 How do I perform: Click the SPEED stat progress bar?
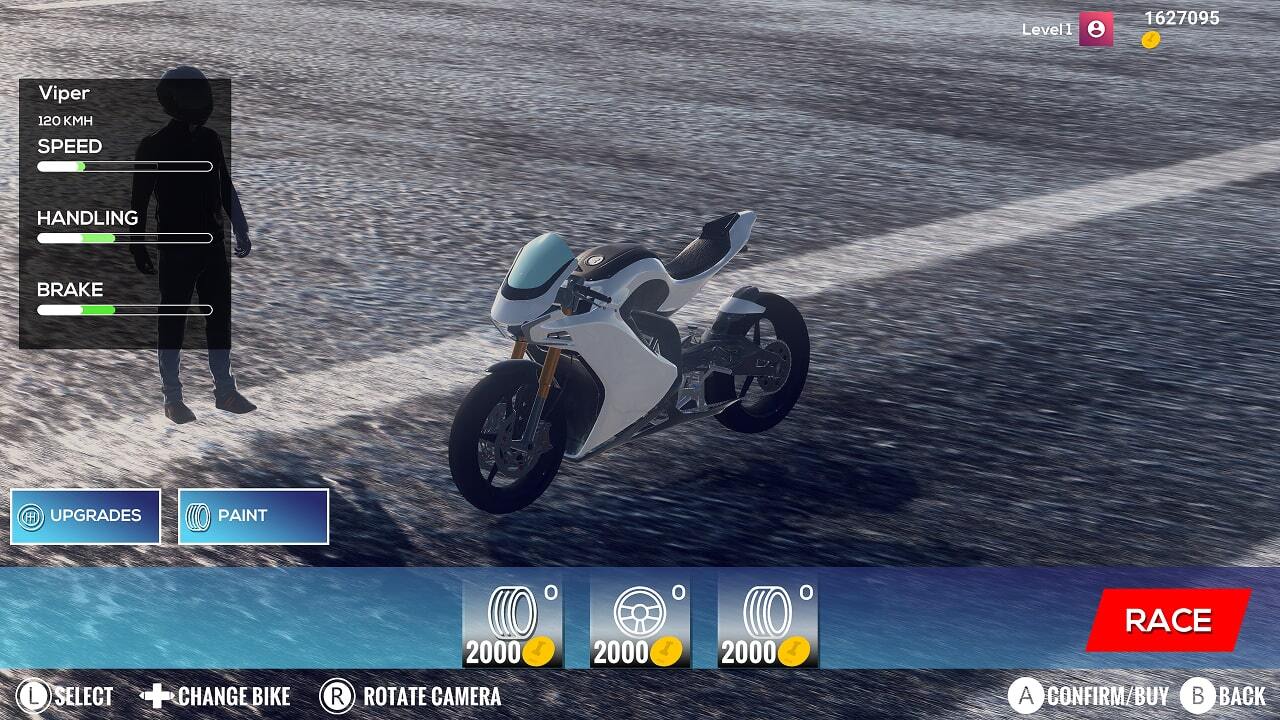pos(124,166)
